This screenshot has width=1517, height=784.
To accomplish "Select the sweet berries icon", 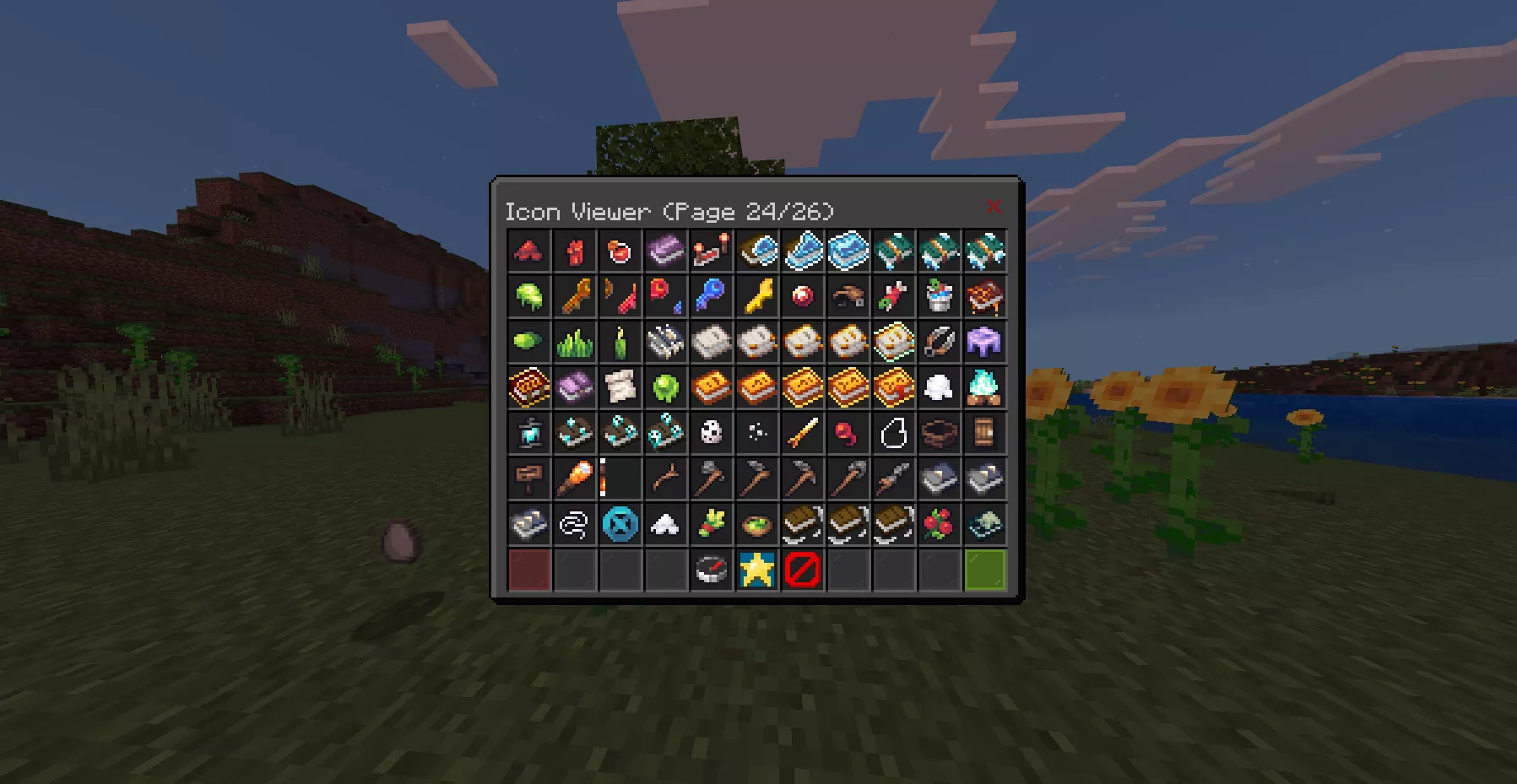I will [x=940, y=524].
